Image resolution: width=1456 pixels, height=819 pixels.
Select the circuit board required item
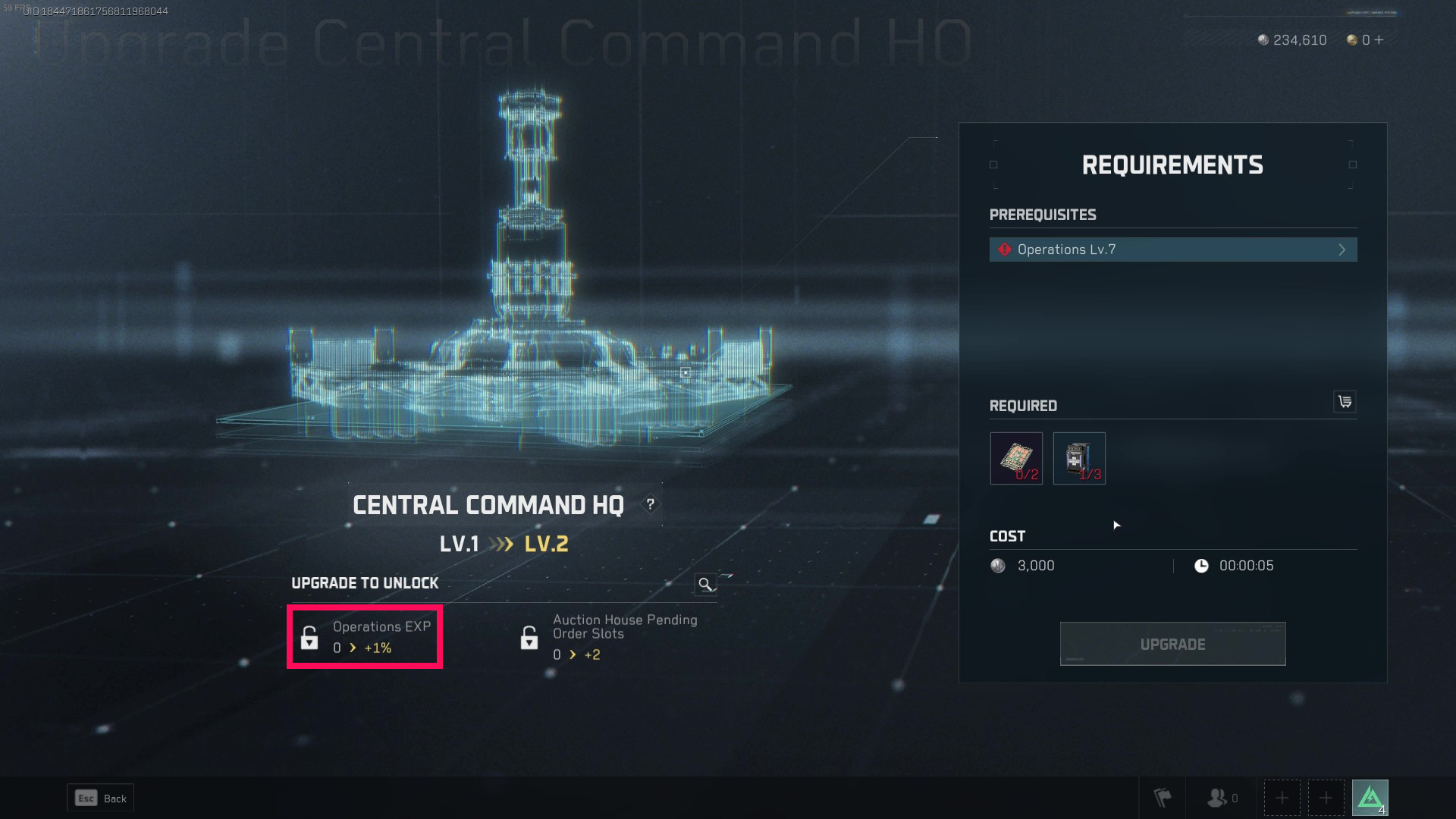1016,458
